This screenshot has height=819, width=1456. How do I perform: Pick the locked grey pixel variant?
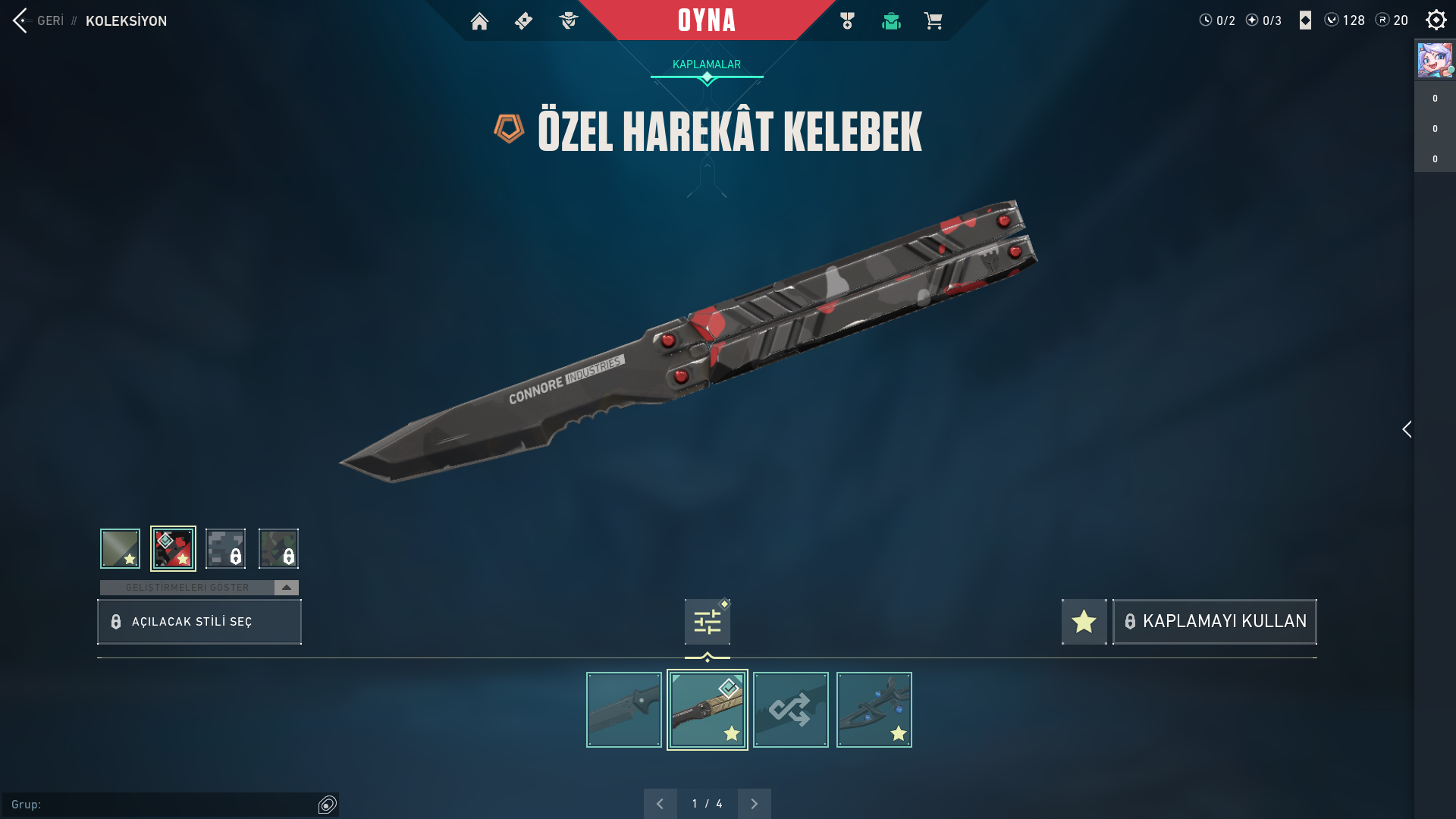[x=225, y=548]
